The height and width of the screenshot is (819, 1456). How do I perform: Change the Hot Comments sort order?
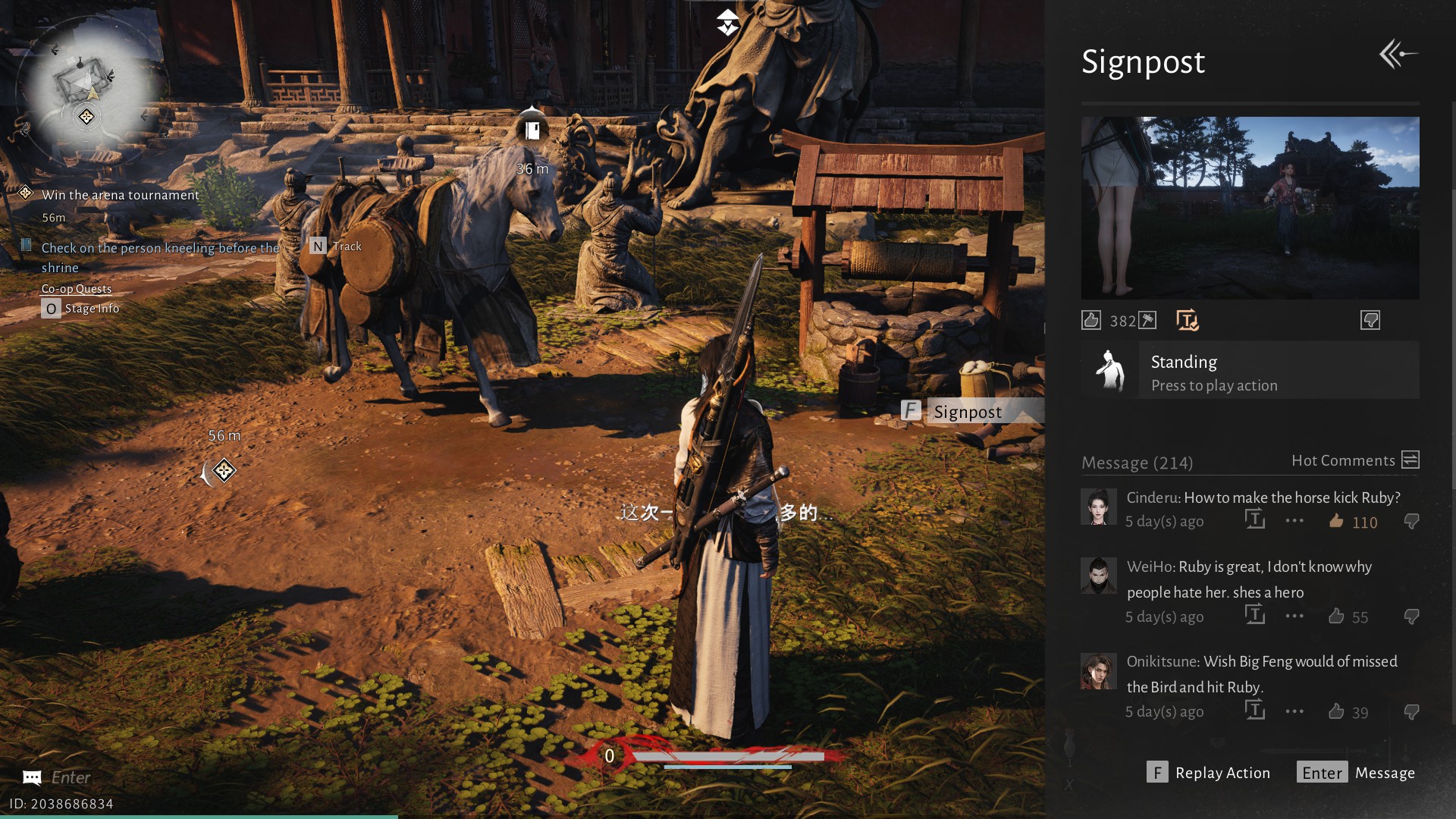(x=1410, y=460)
